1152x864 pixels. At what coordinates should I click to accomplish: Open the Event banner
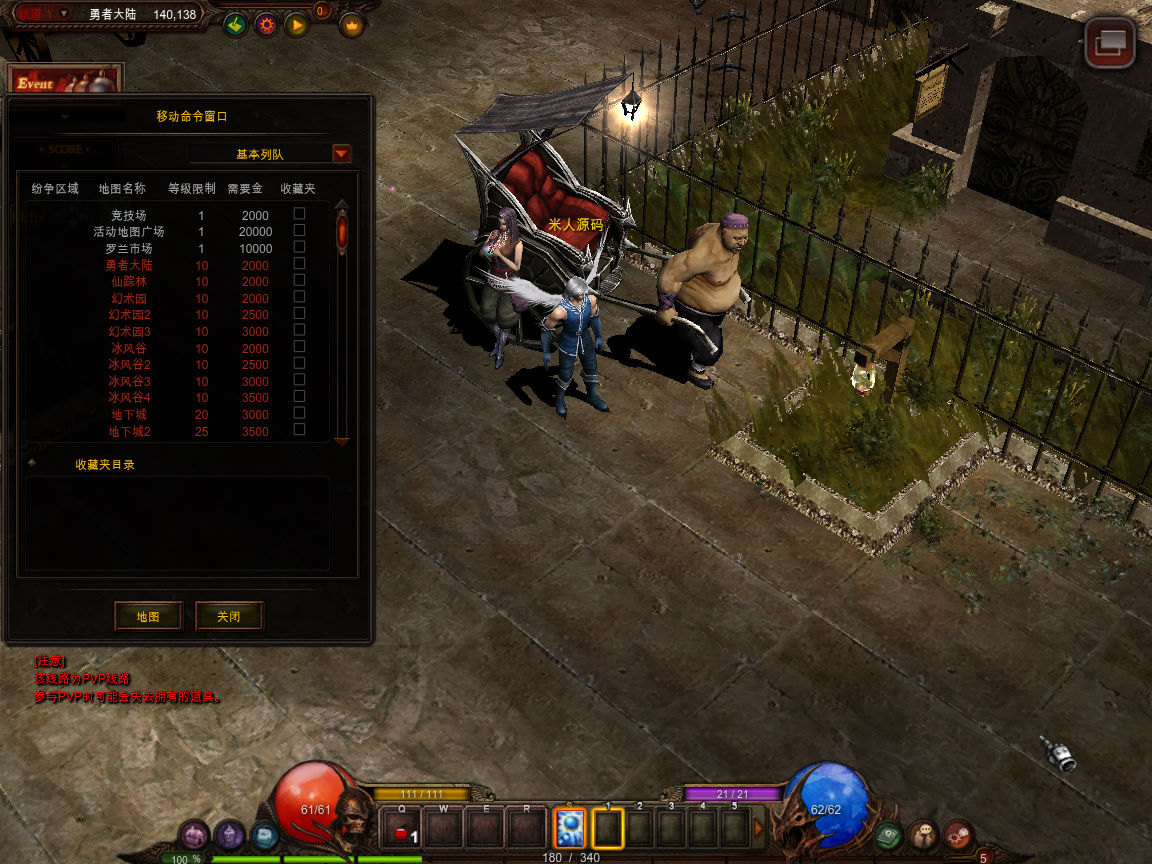tap(64, 82)
